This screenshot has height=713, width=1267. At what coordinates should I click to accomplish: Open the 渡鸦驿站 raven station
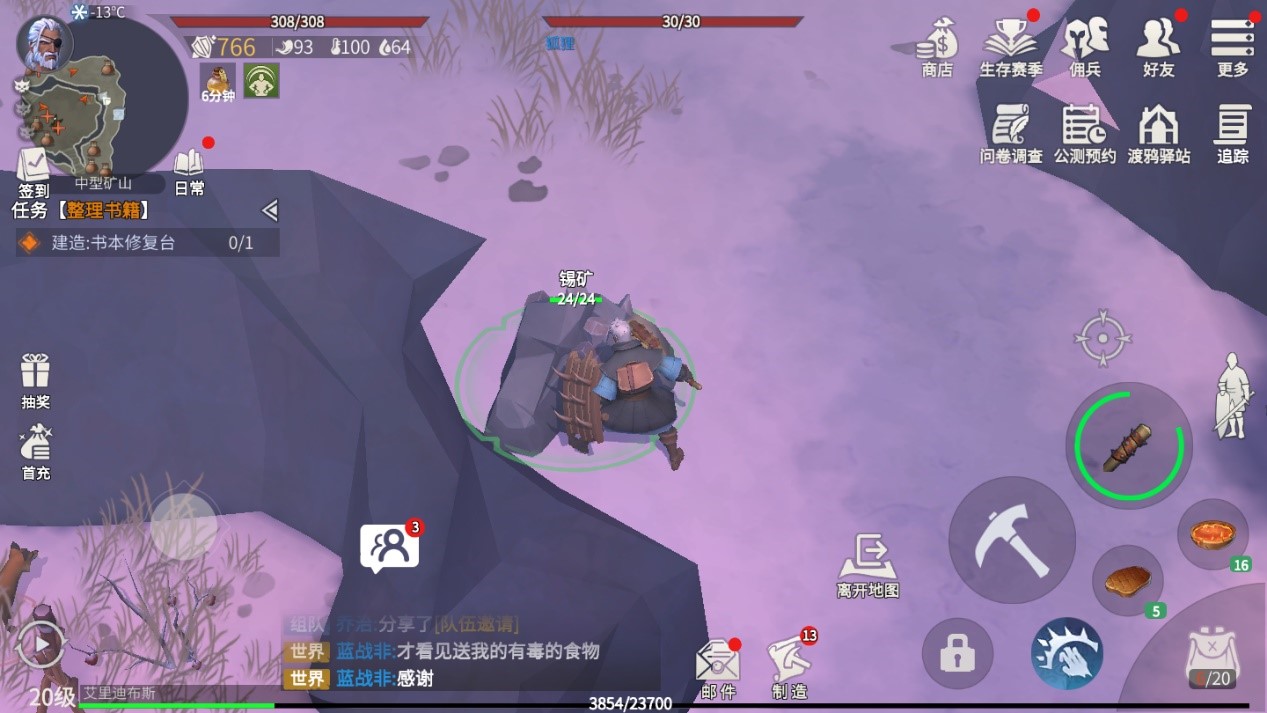(1158, 133)
